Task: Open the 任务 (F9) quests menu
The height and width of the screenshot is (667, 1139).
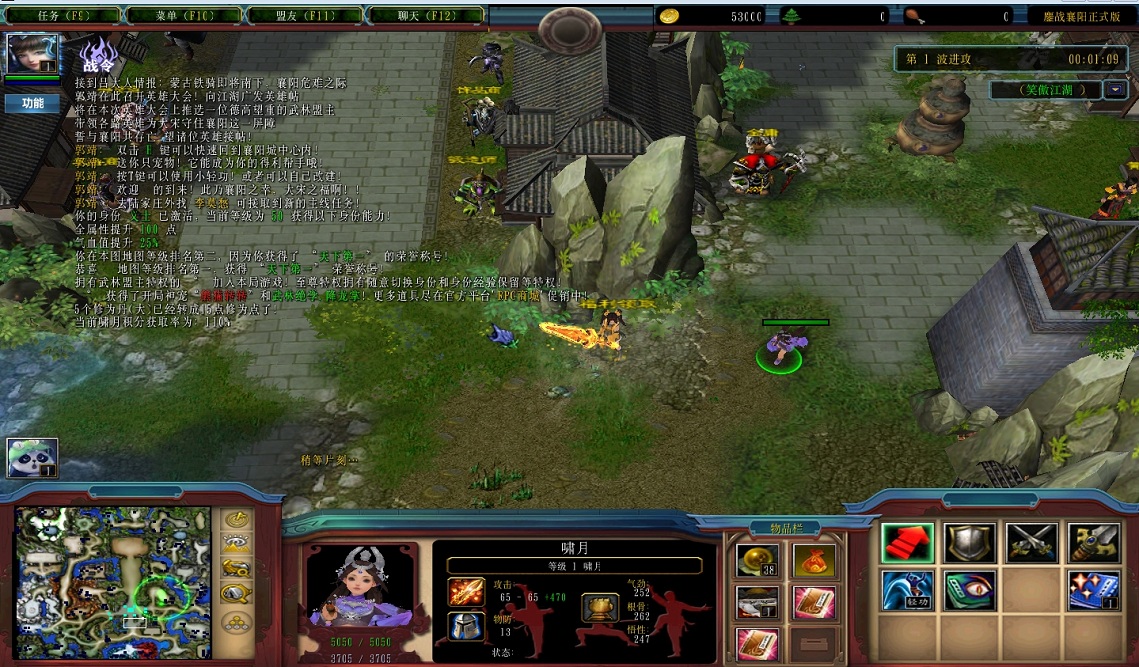Action: point(63,16)
